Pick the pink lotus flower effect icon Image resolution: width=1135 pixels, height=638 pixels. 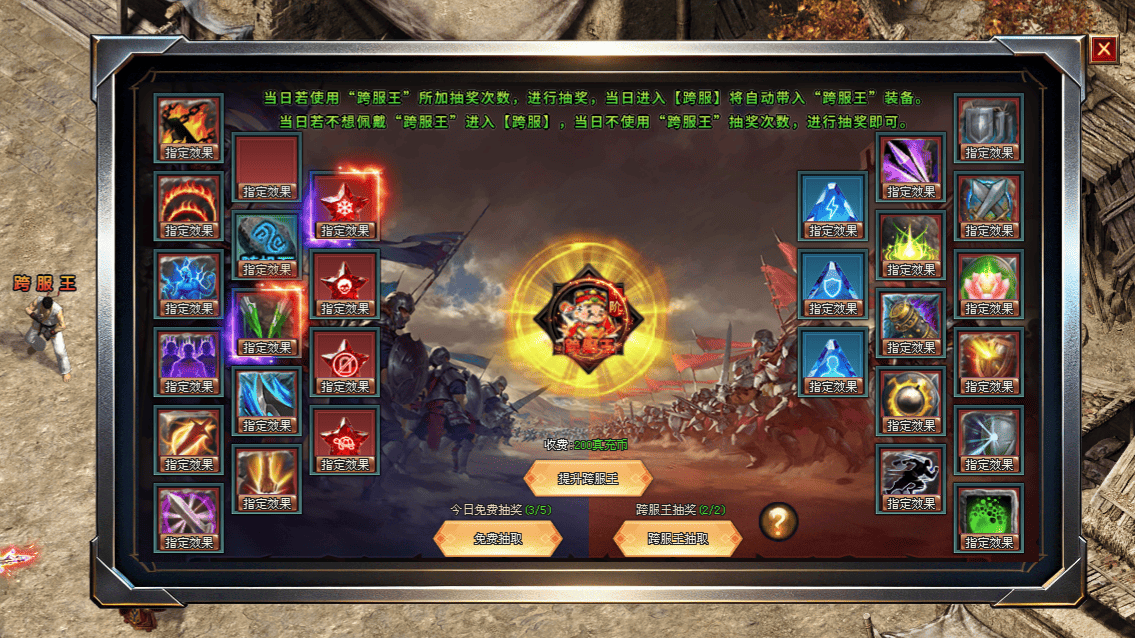click(x=988, y=279)
